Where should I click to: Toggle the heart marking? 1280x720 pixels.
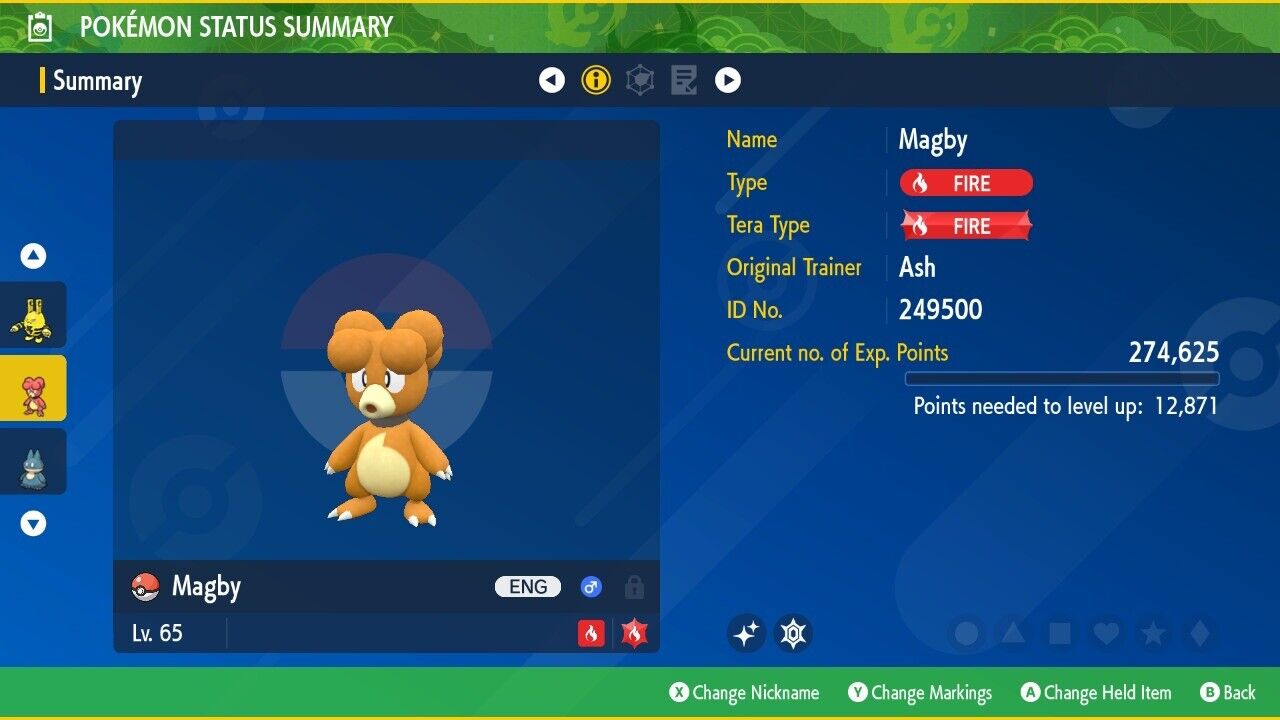tap(1106, 633)
